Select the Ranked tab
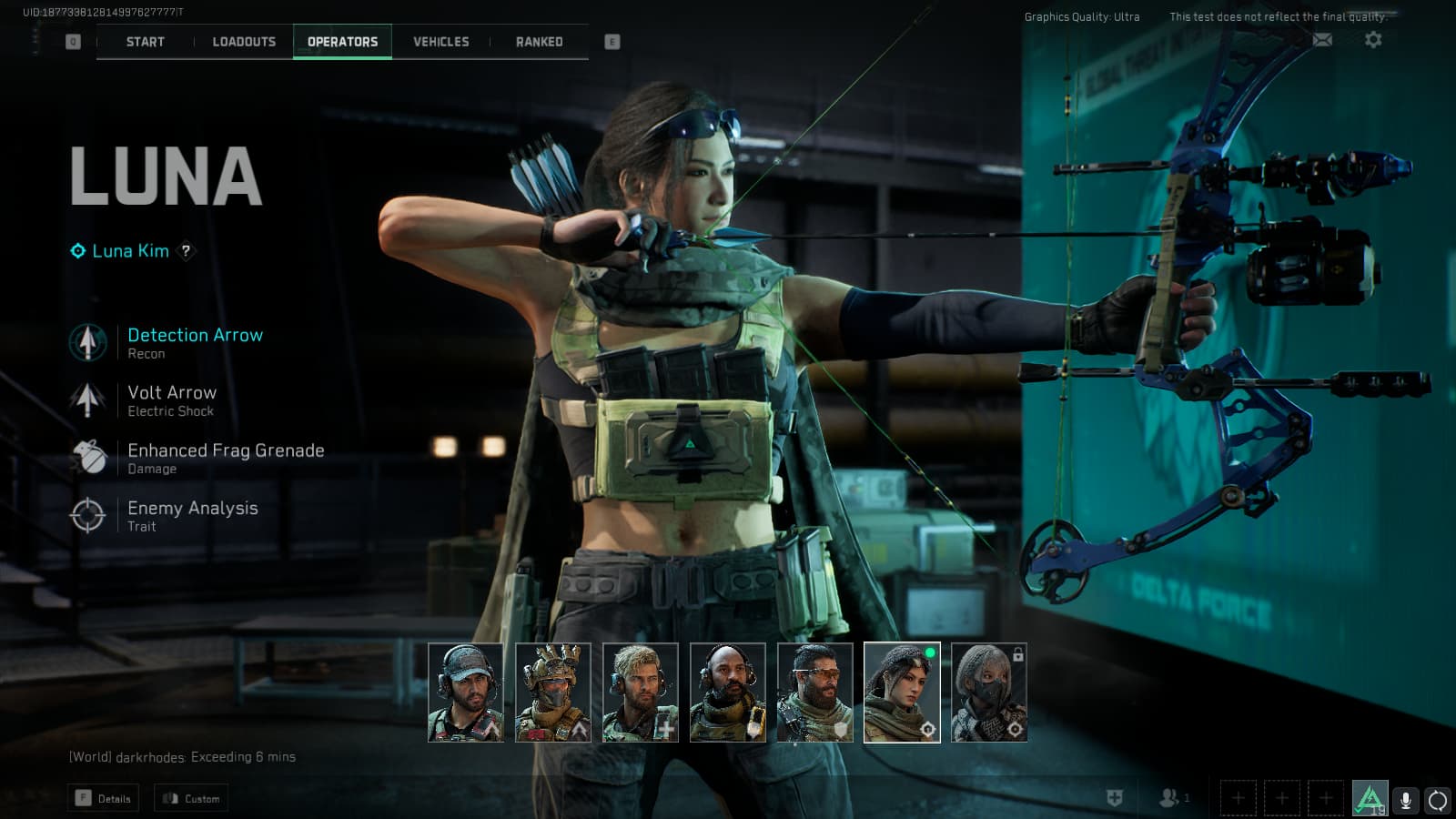 coord(540,42)
